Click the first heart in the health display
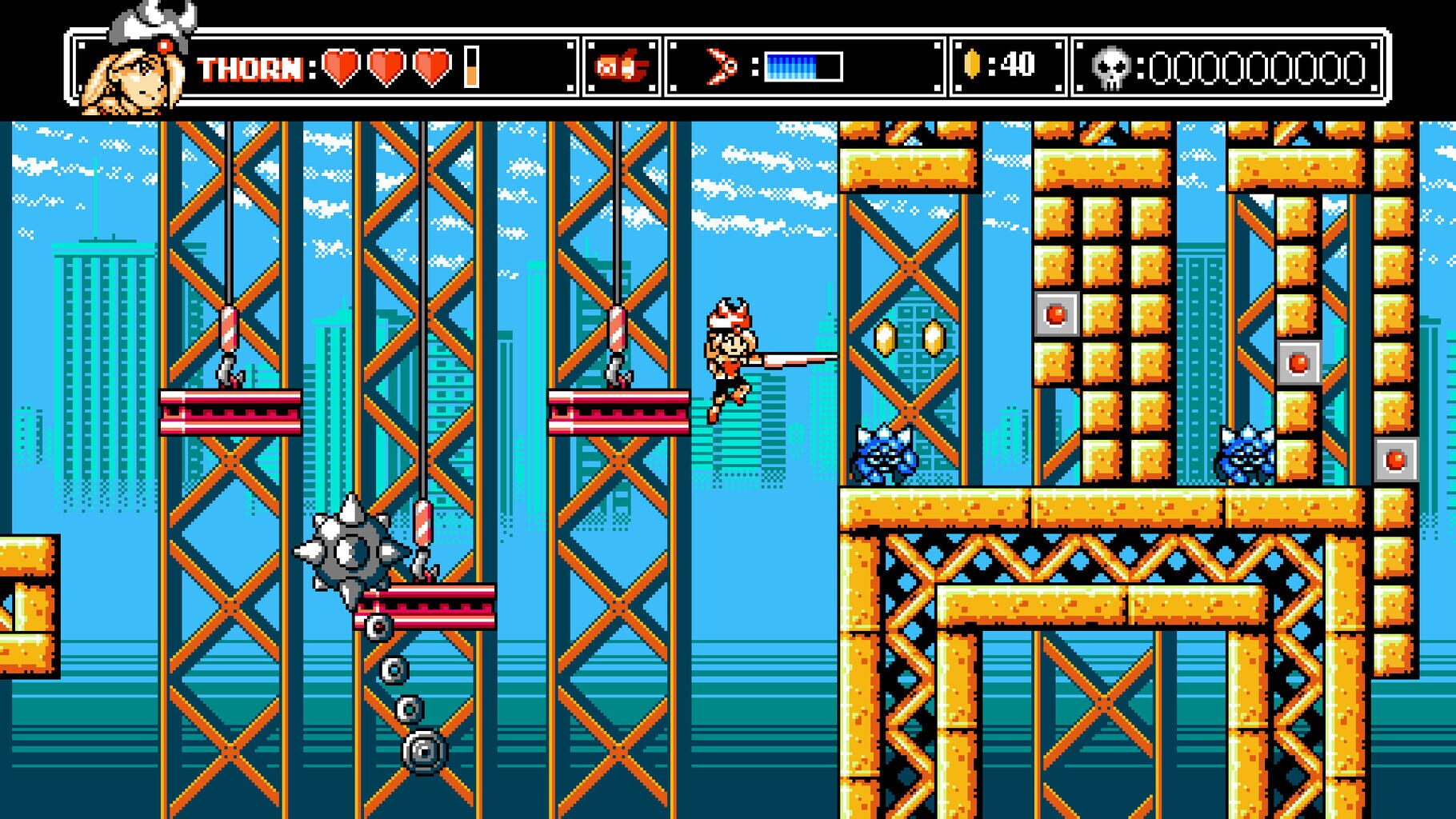The width and height of the screenshot is (1456, 819). 338,68
